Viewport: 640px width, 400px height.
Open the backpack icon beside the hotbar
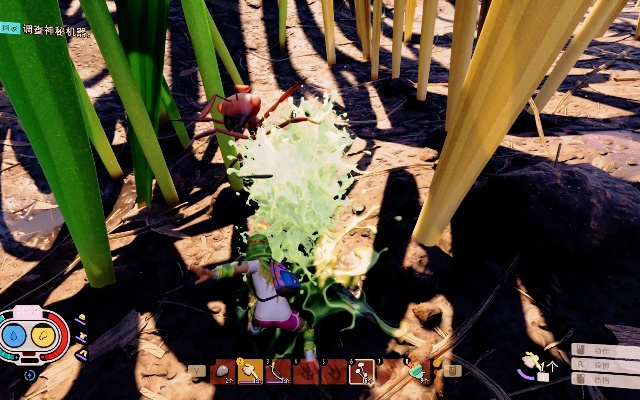(452, 371)
